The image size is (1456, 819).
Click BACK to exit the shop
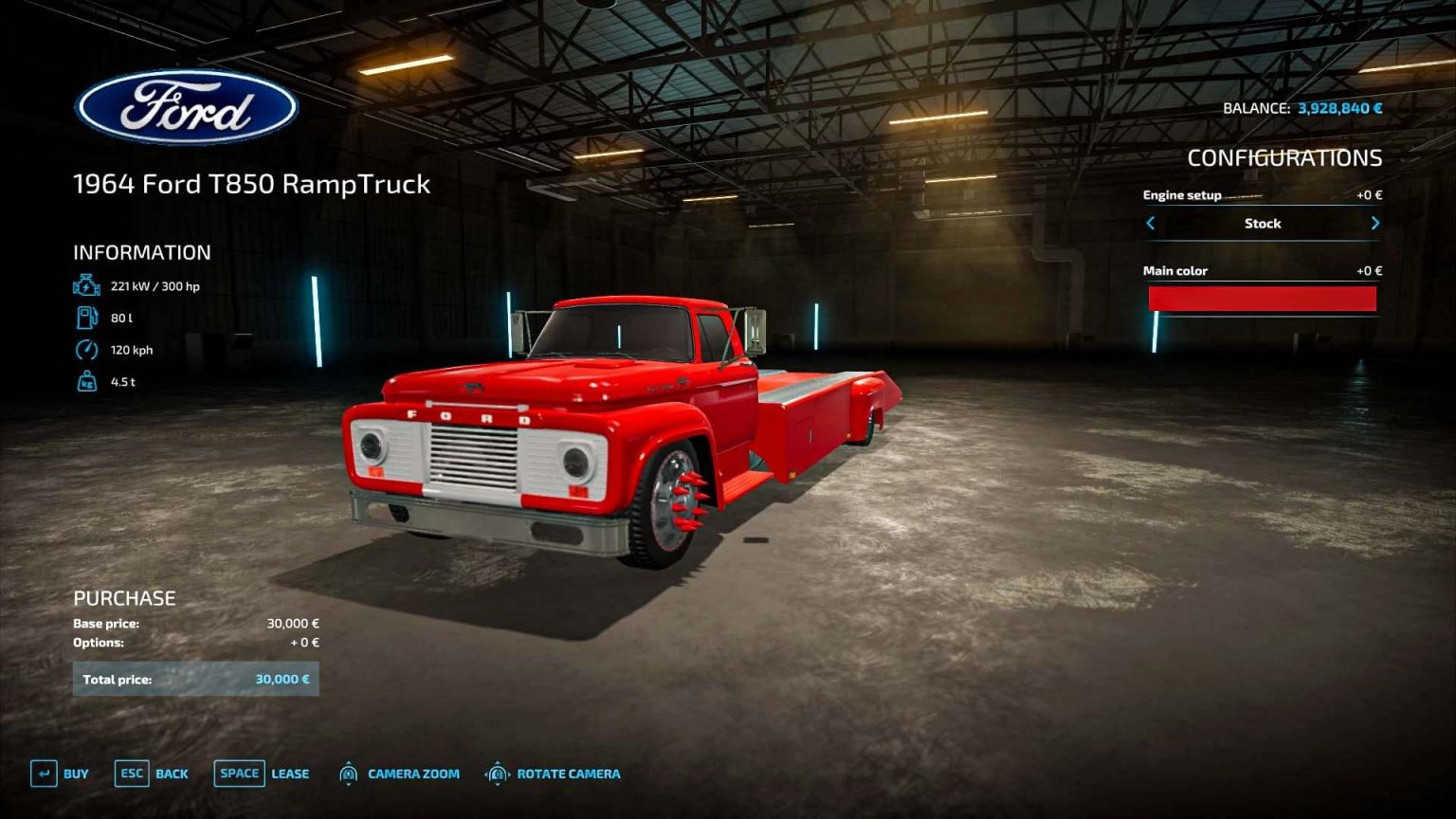(x=172, y=773)
